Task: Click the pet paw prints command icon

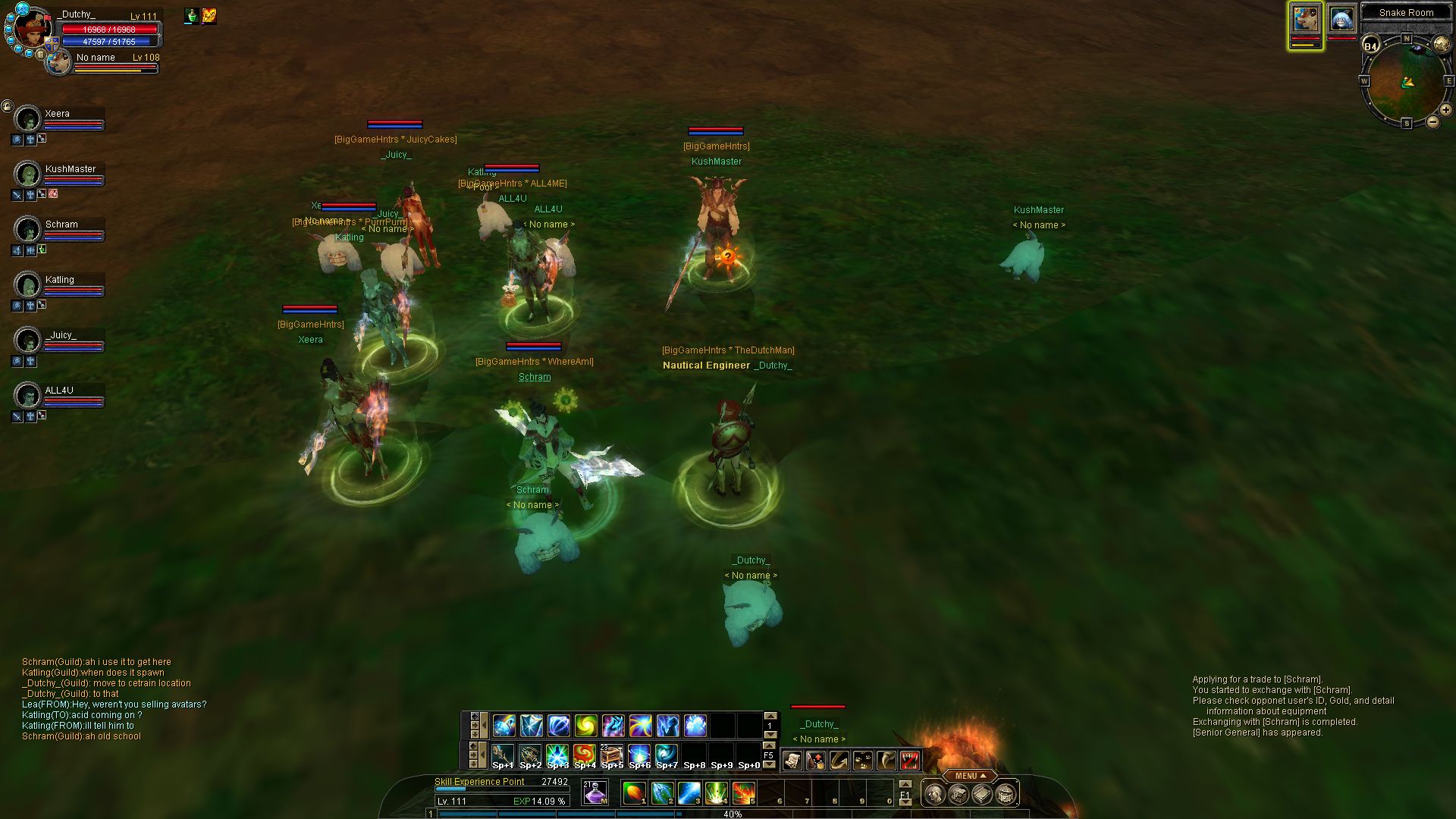Action: [x=863, y=760]
